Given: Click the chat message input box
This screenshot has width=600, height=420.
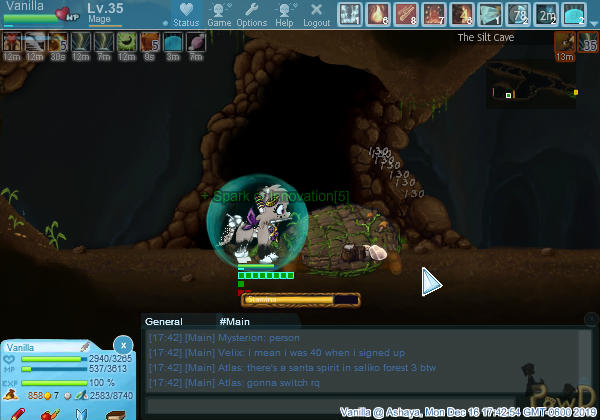Looking at the screenshot, I should coord(360,407).
